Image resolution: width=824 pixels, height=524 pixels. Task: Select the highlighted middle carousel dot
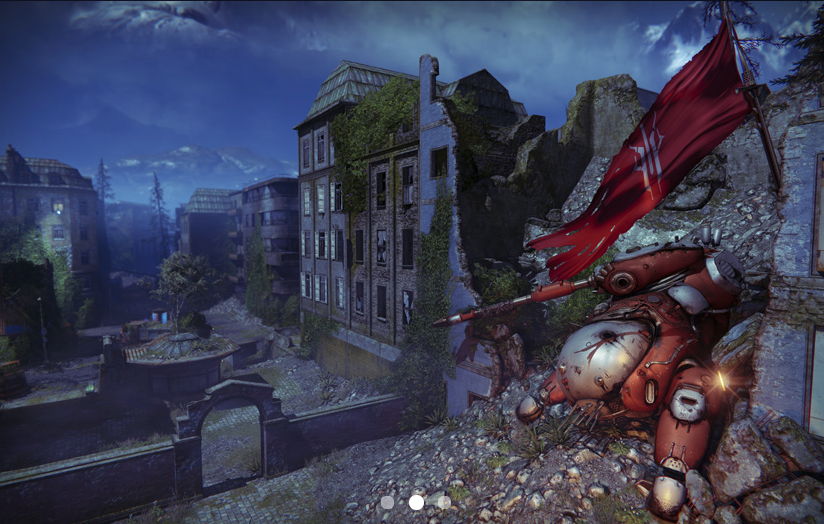[416, 502]
